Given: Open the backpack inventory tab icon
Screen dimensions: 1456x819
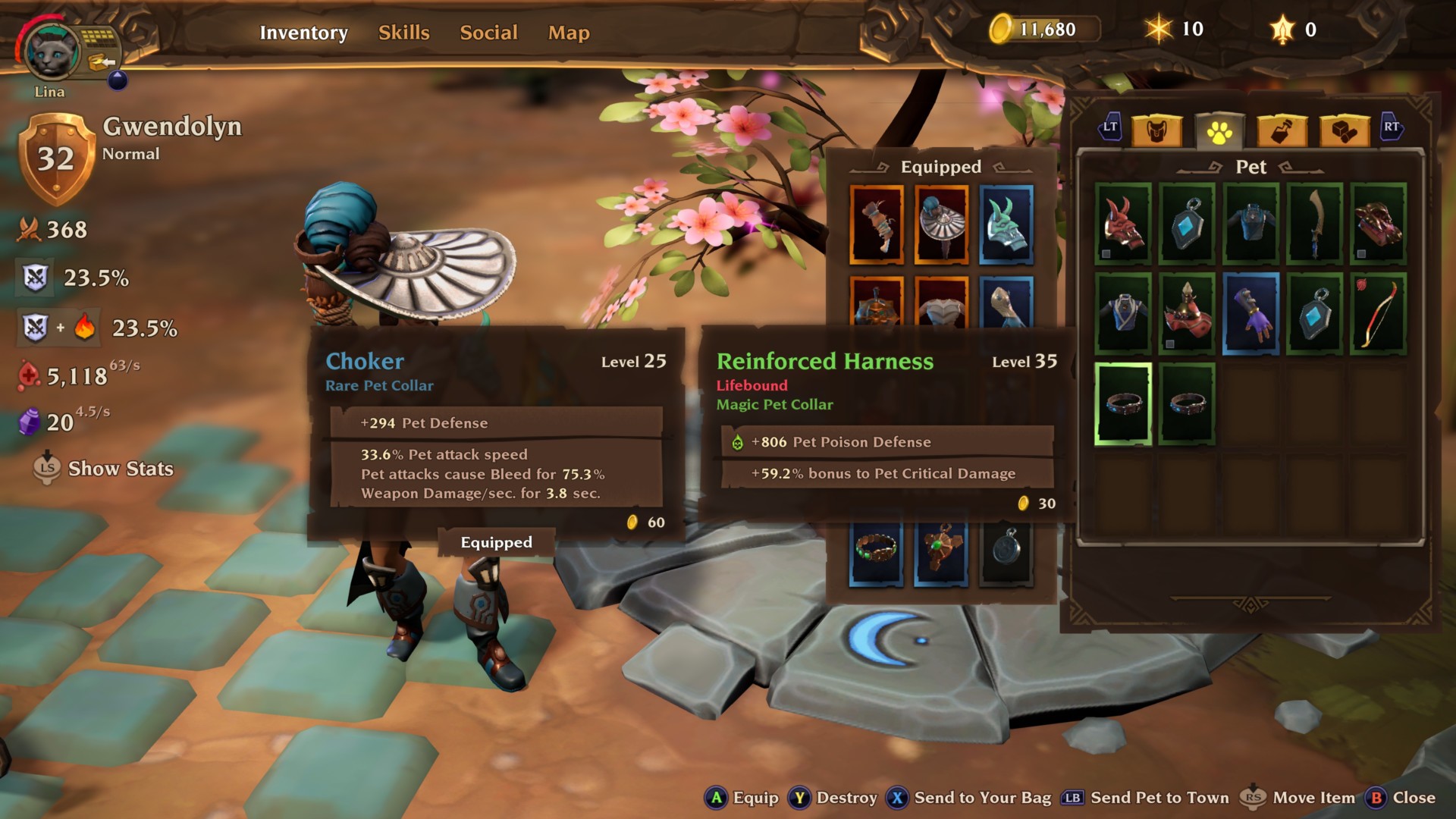Looking at the screenshot, I should pos(1156,130).
